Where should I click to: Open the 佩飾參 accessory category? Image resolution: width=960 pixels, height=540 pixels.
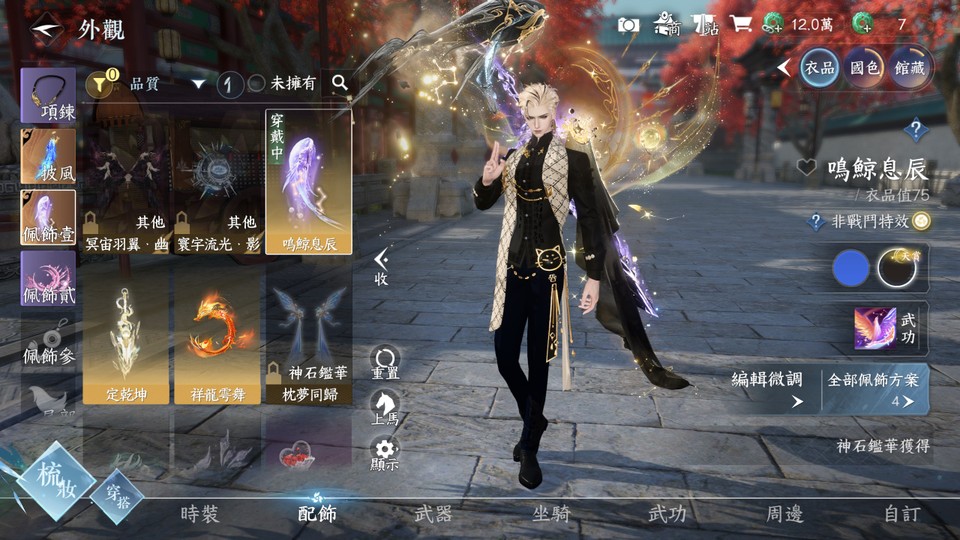tap(48, 340)
